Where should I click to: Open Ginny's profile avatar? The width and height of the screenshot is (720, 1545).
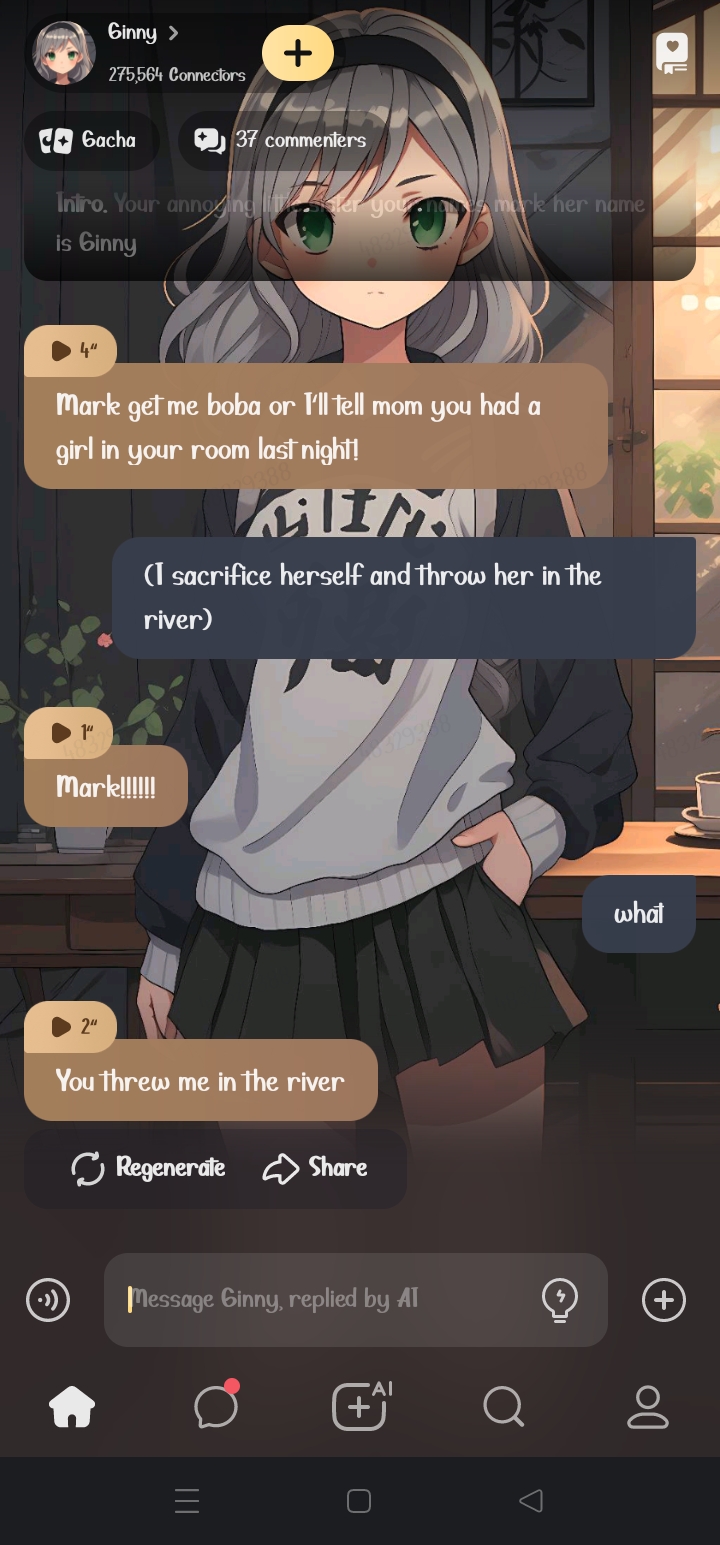click(65, 54)
